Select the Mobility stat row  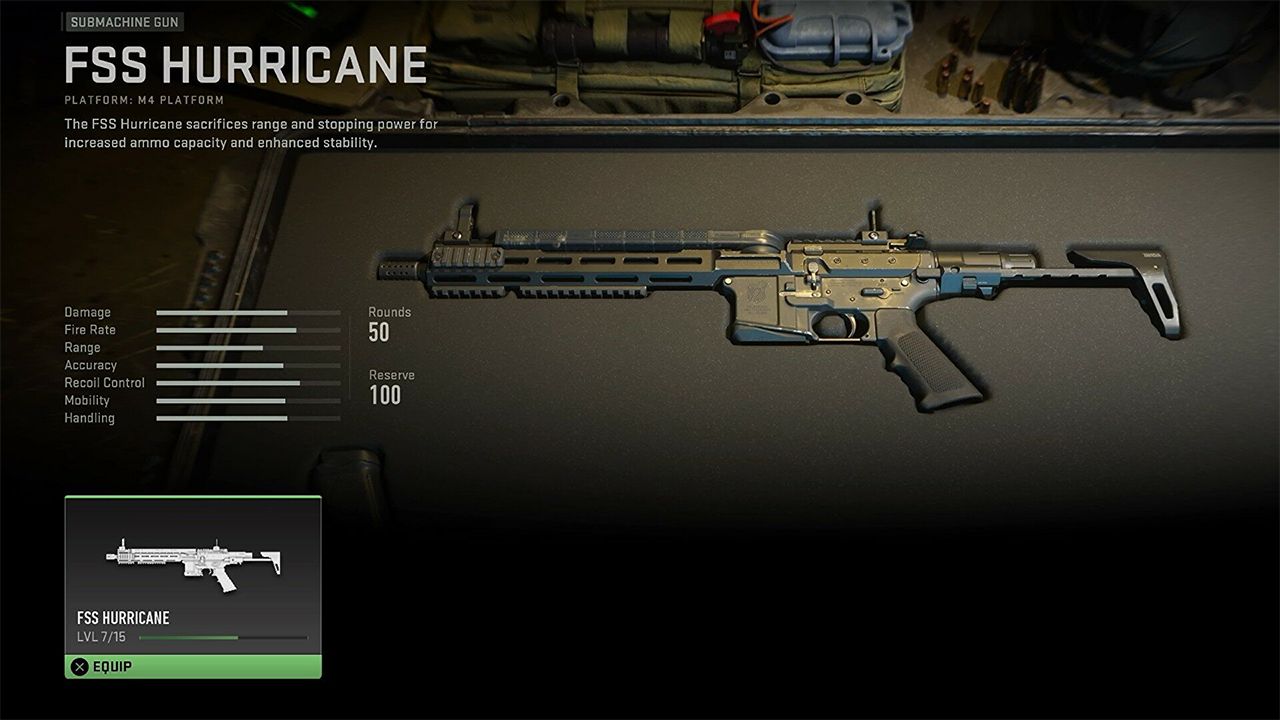coord(248,400)
